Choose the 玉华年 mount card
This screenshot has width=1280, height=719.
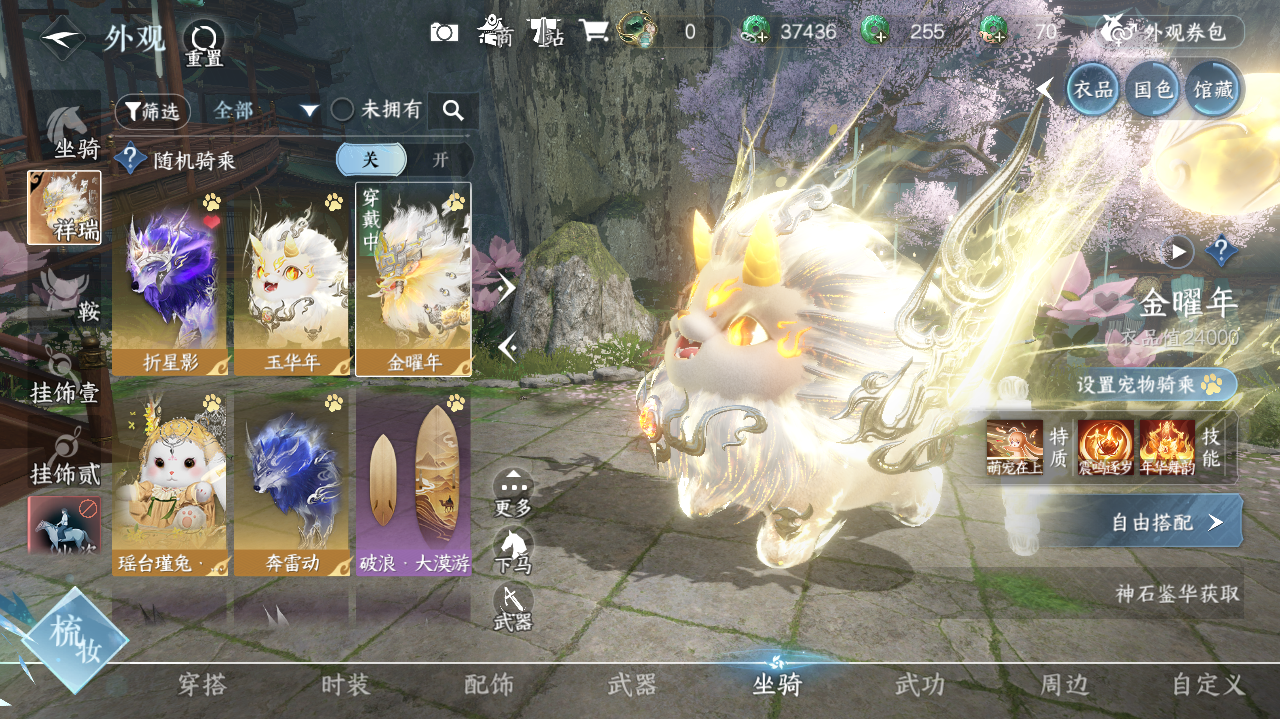point(291,280)
